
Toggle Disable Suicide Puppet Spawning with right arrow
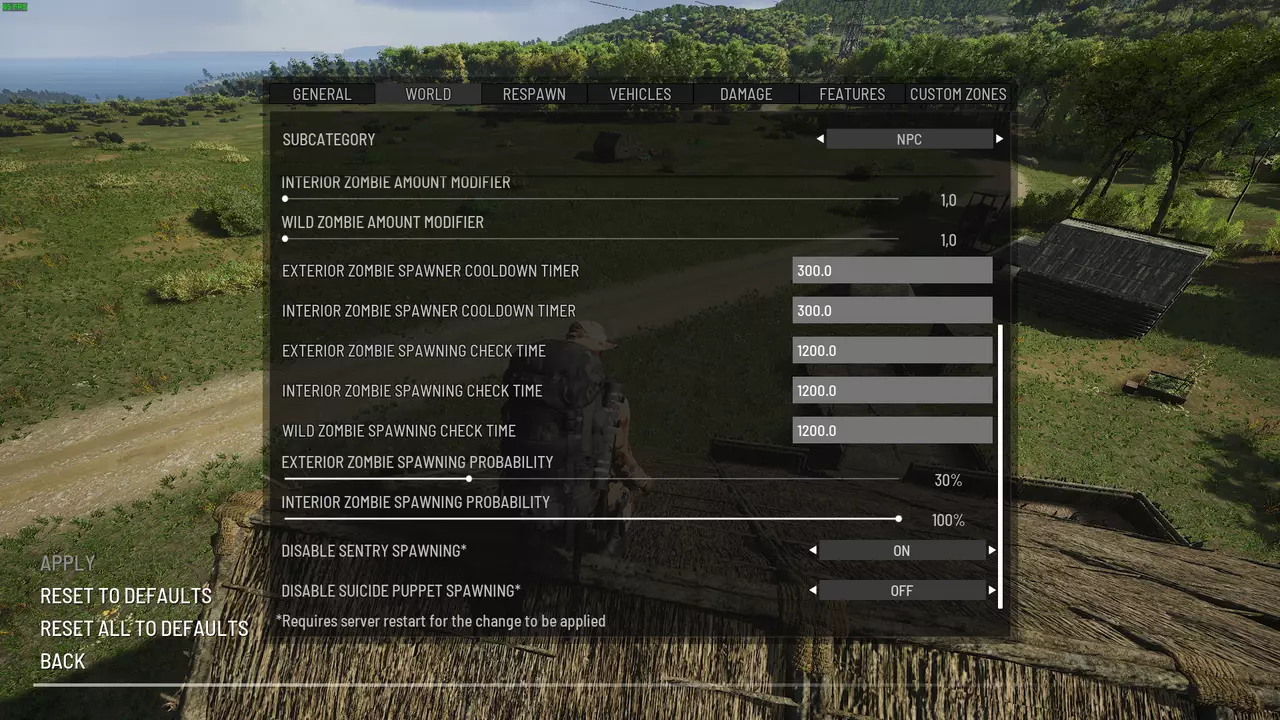pos(992,591)
